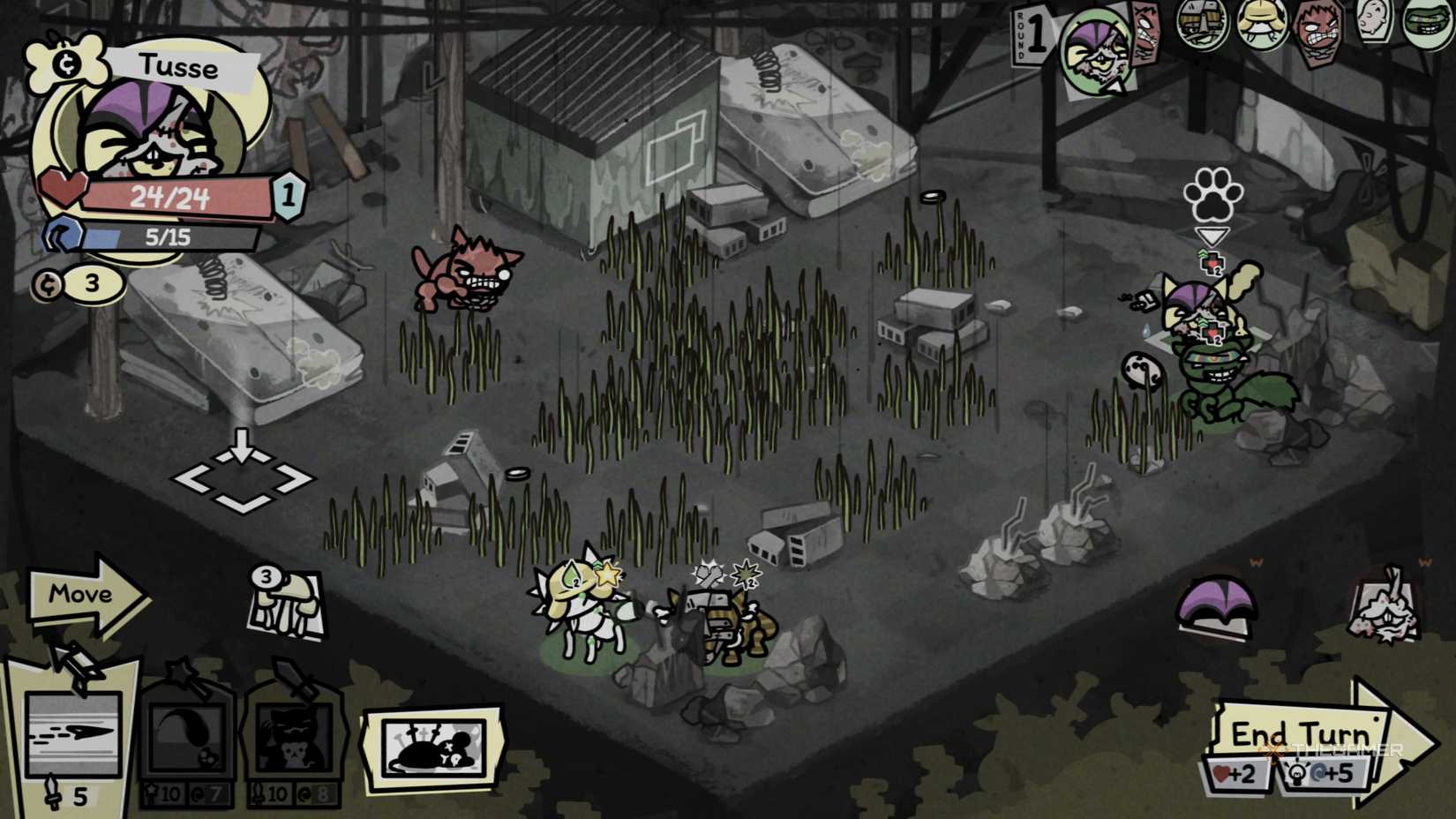Toggle the Move mode arrow
The image size is (1456, 819).
[x=84, y=596]
